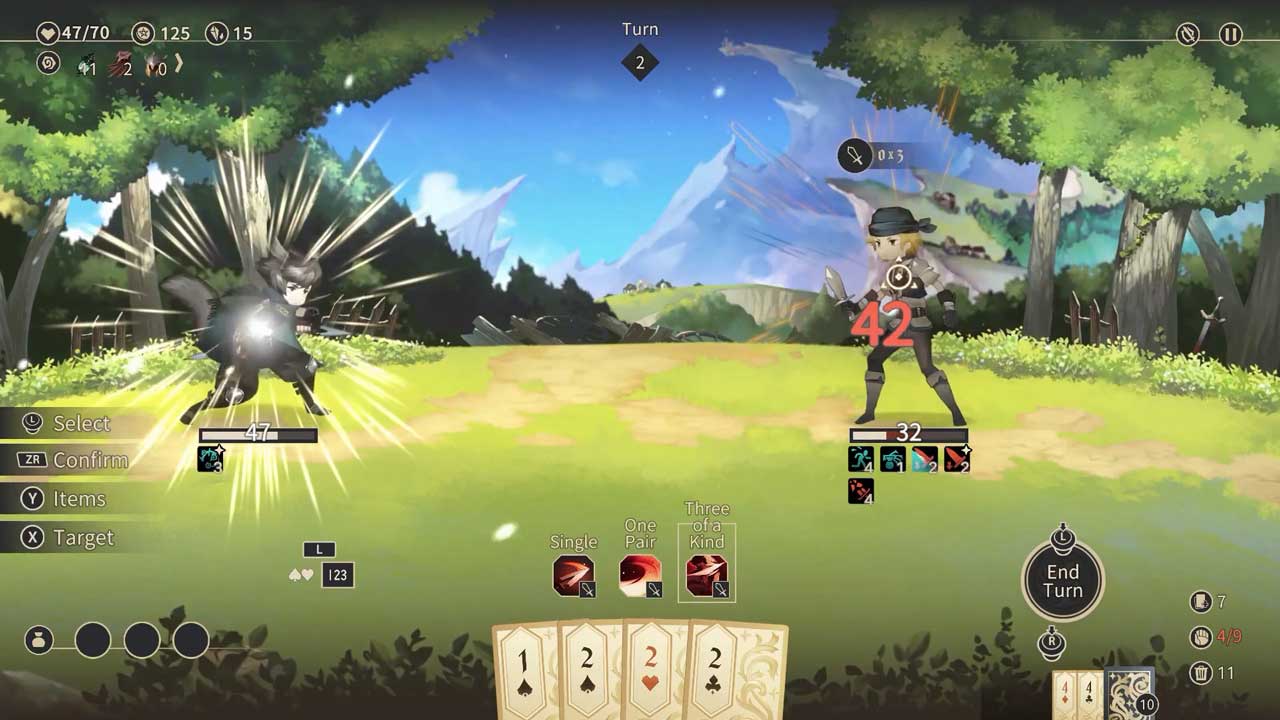End the current turn
The width and height of the screenshot is (1280, 720).
(x=1062, y=581)
